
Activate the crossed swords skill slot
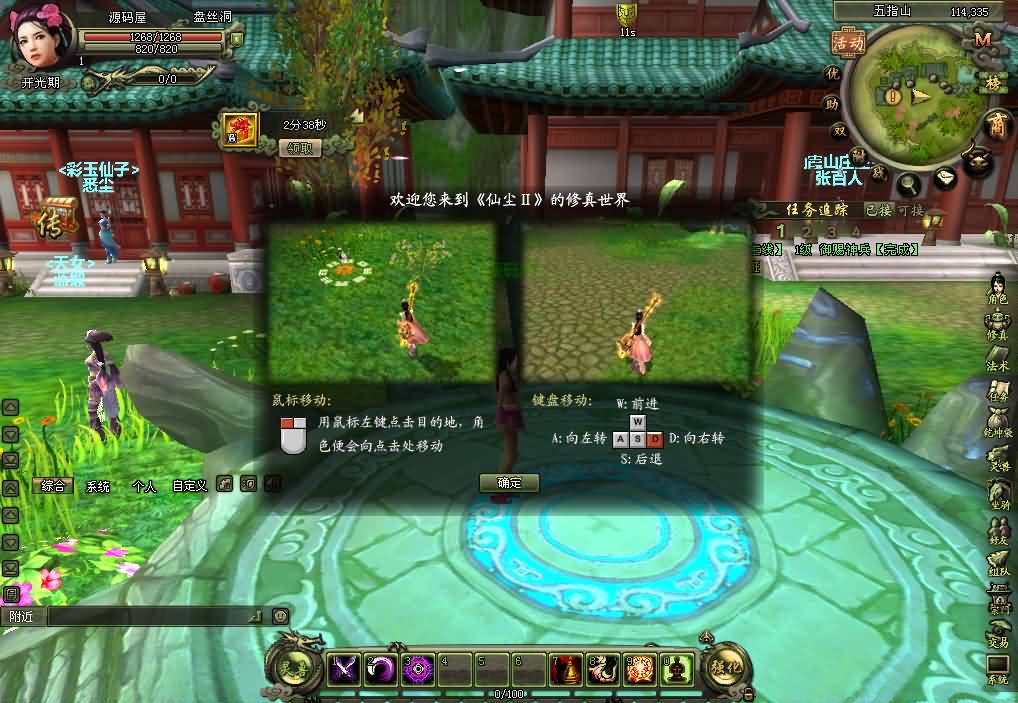pos(345,668)
